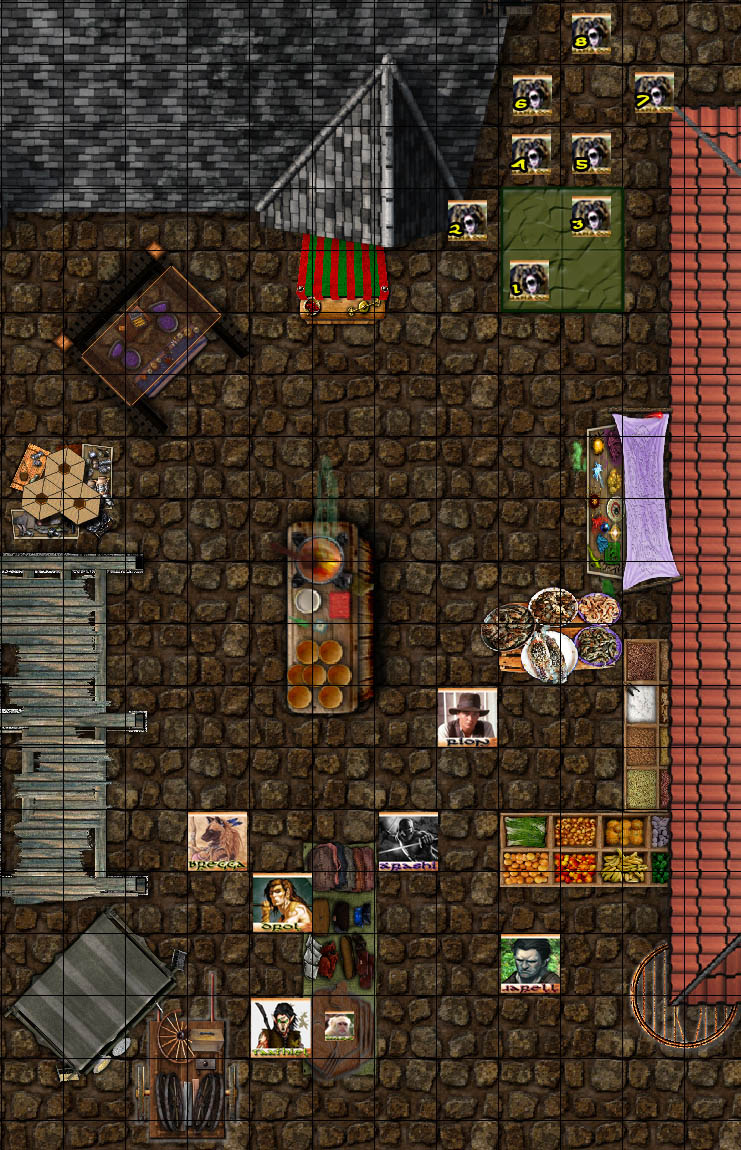Select enemy token number 6
Screen dimensions: 741x1150
[x=532, y=93]
